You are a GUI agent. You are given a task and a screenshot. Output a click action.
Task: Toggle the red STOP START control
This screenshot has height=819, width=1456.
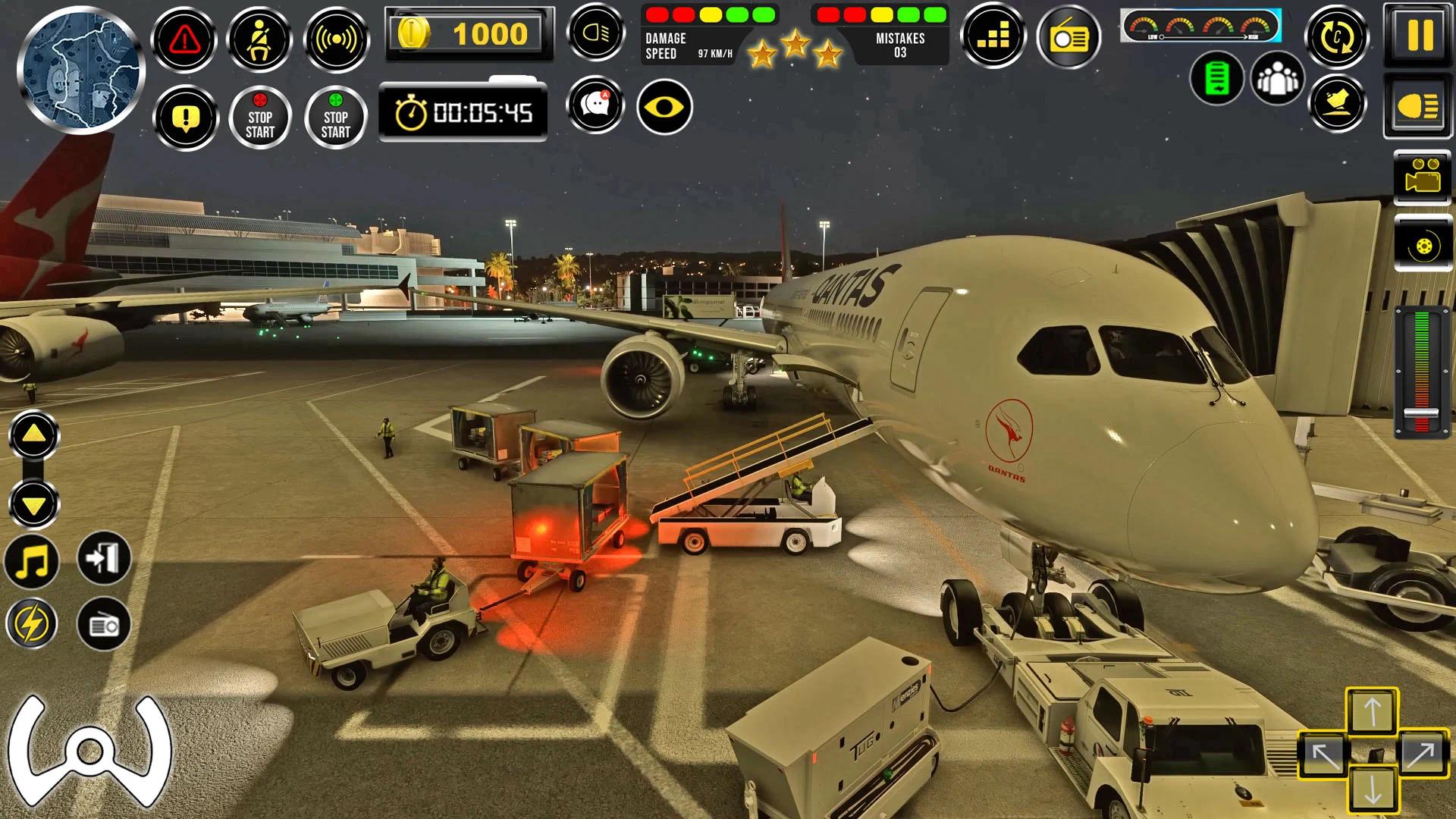click(260, 118)
